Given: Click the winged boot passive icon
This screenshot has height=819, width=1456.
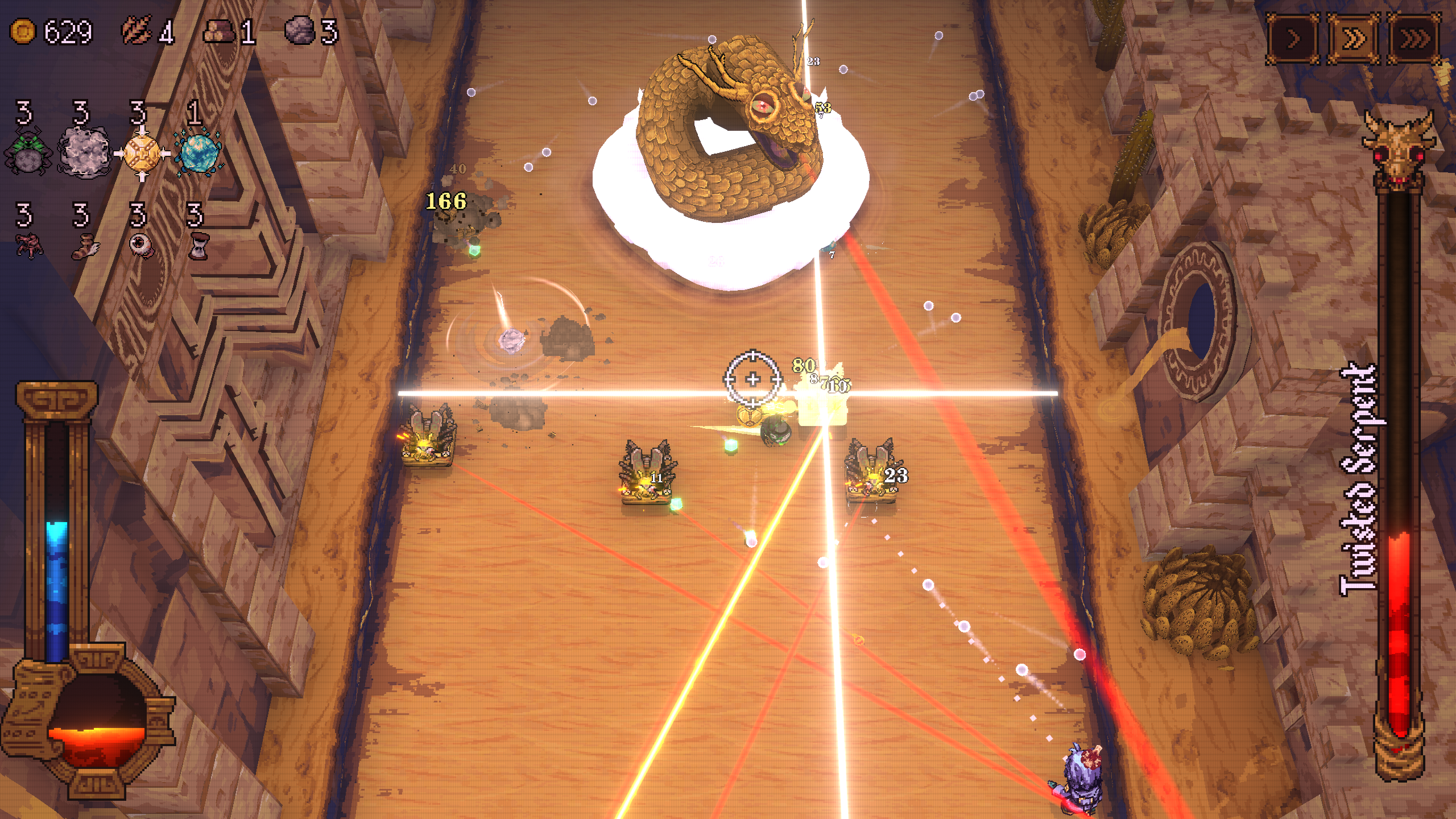Looking at the screenshot, I should 85,246.
